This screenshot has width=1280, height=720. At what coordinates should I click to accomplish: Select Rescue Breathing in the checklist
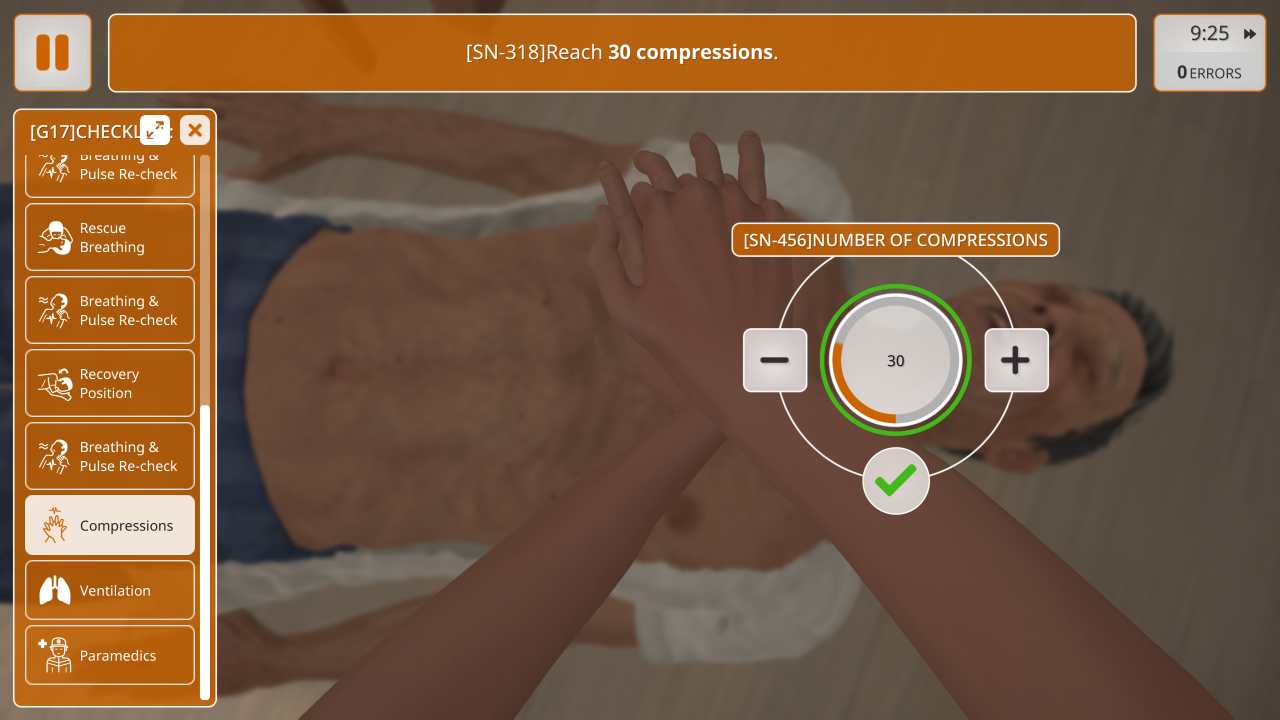110,237
